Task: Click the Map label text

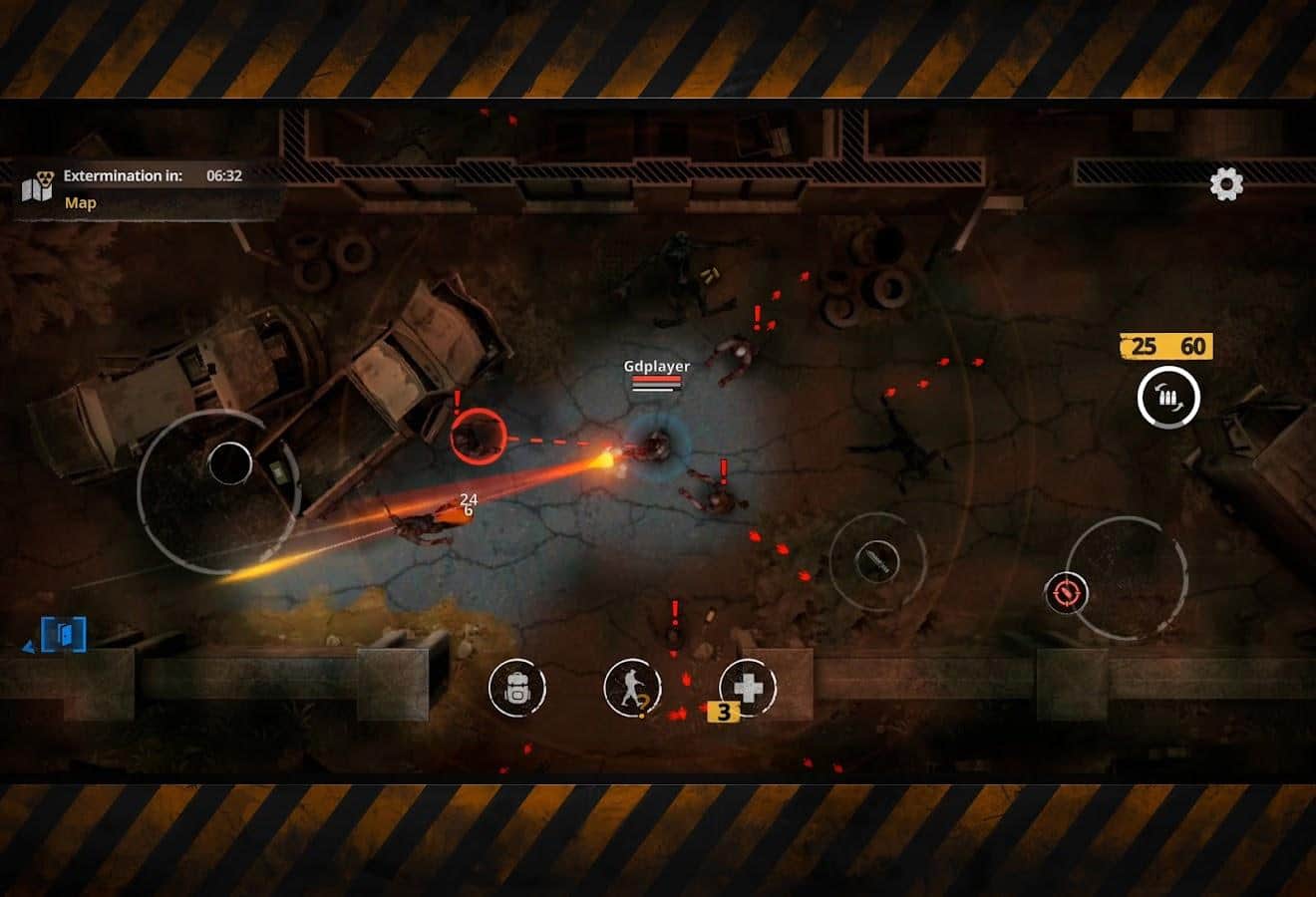Action: pyautogui.click(x=80, y=202)
